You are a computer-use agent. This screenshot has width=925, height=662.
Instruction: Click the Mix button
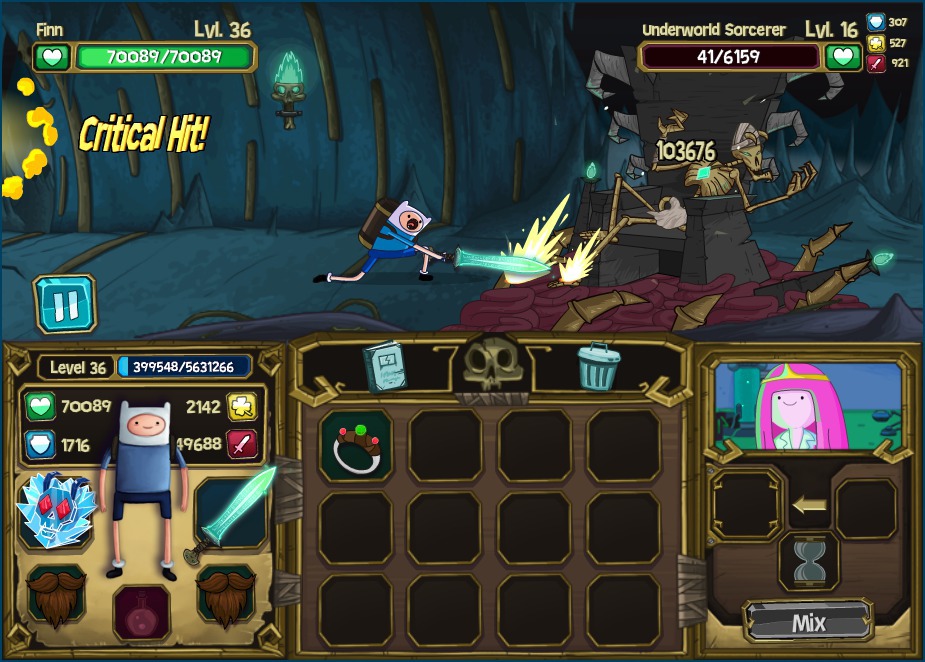(808, 622)
